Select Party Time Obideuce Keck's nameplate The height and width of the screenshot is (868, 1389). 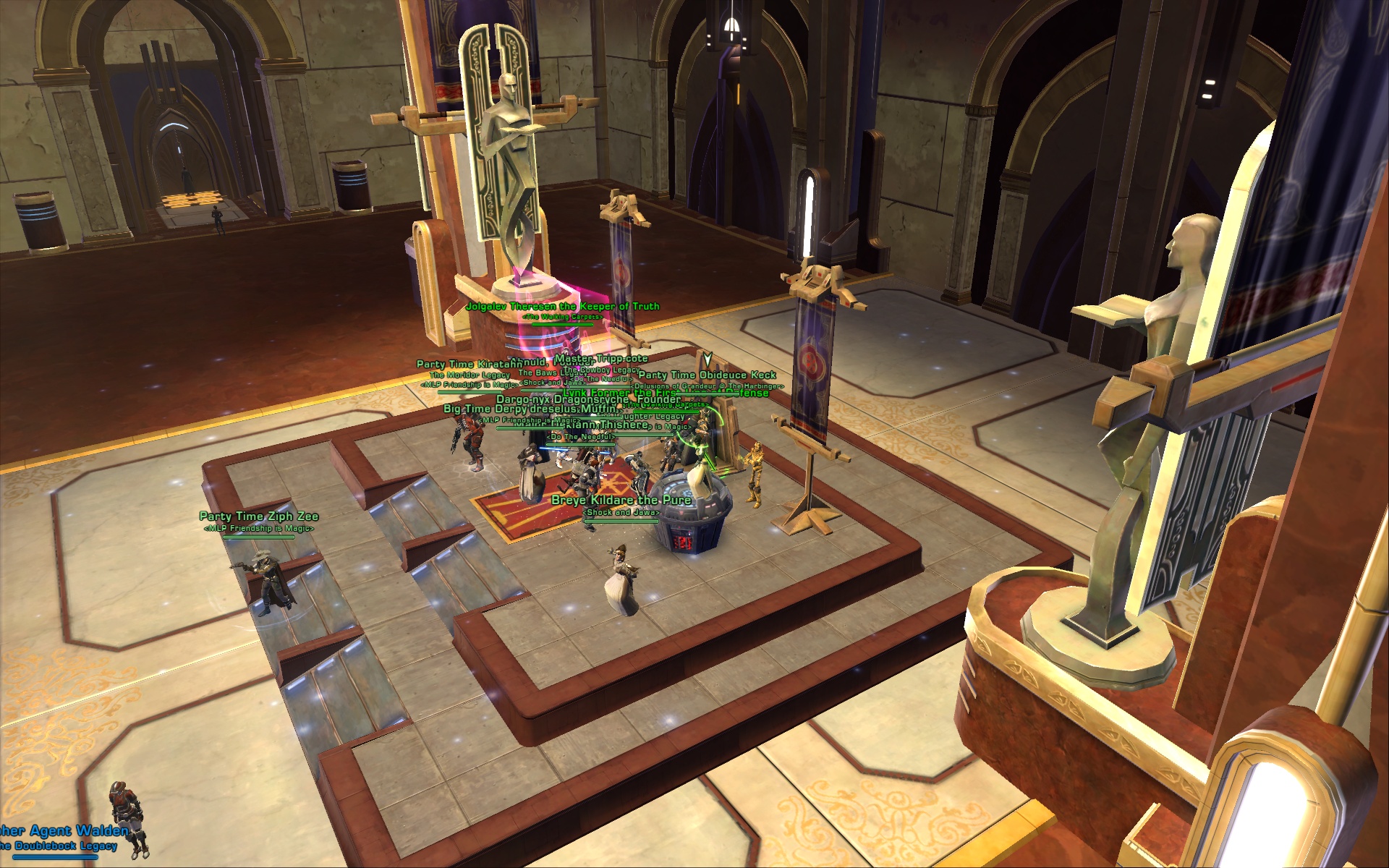707,375
